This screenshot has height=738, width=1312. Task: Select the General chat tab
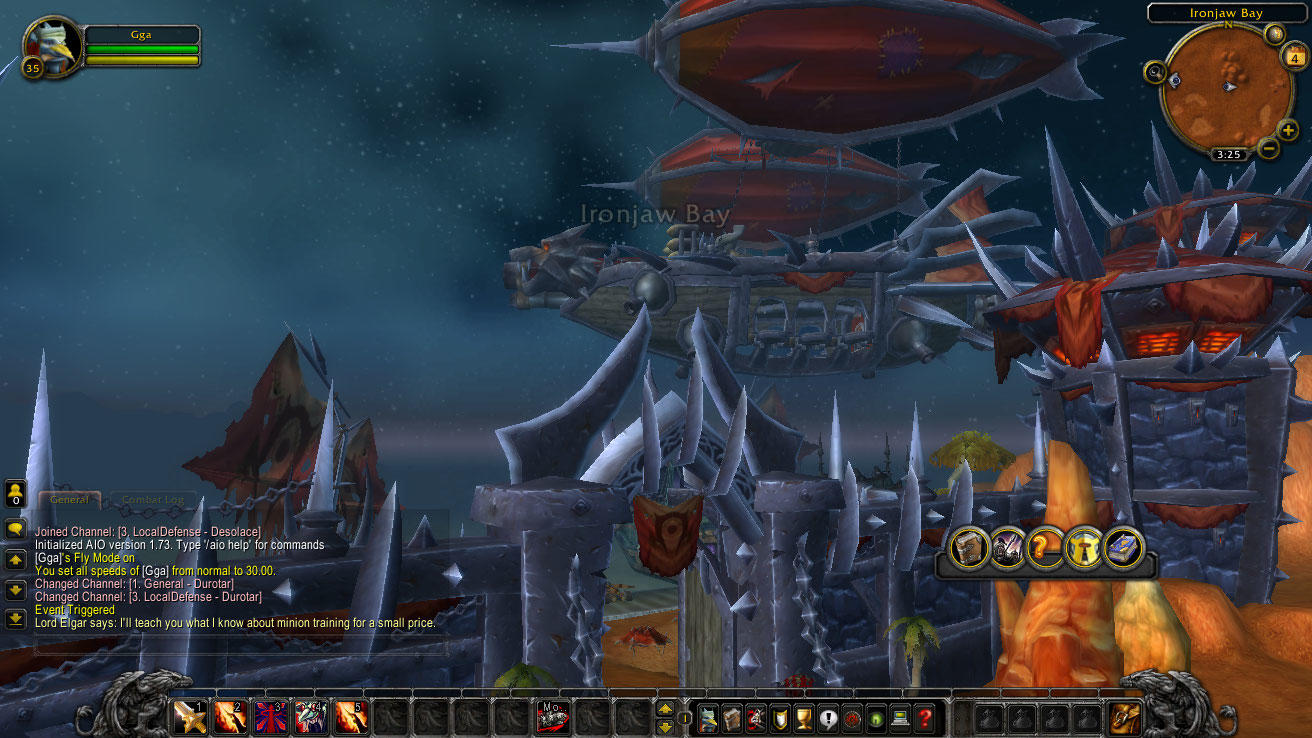pyautogui.click(x=70, y=499)
